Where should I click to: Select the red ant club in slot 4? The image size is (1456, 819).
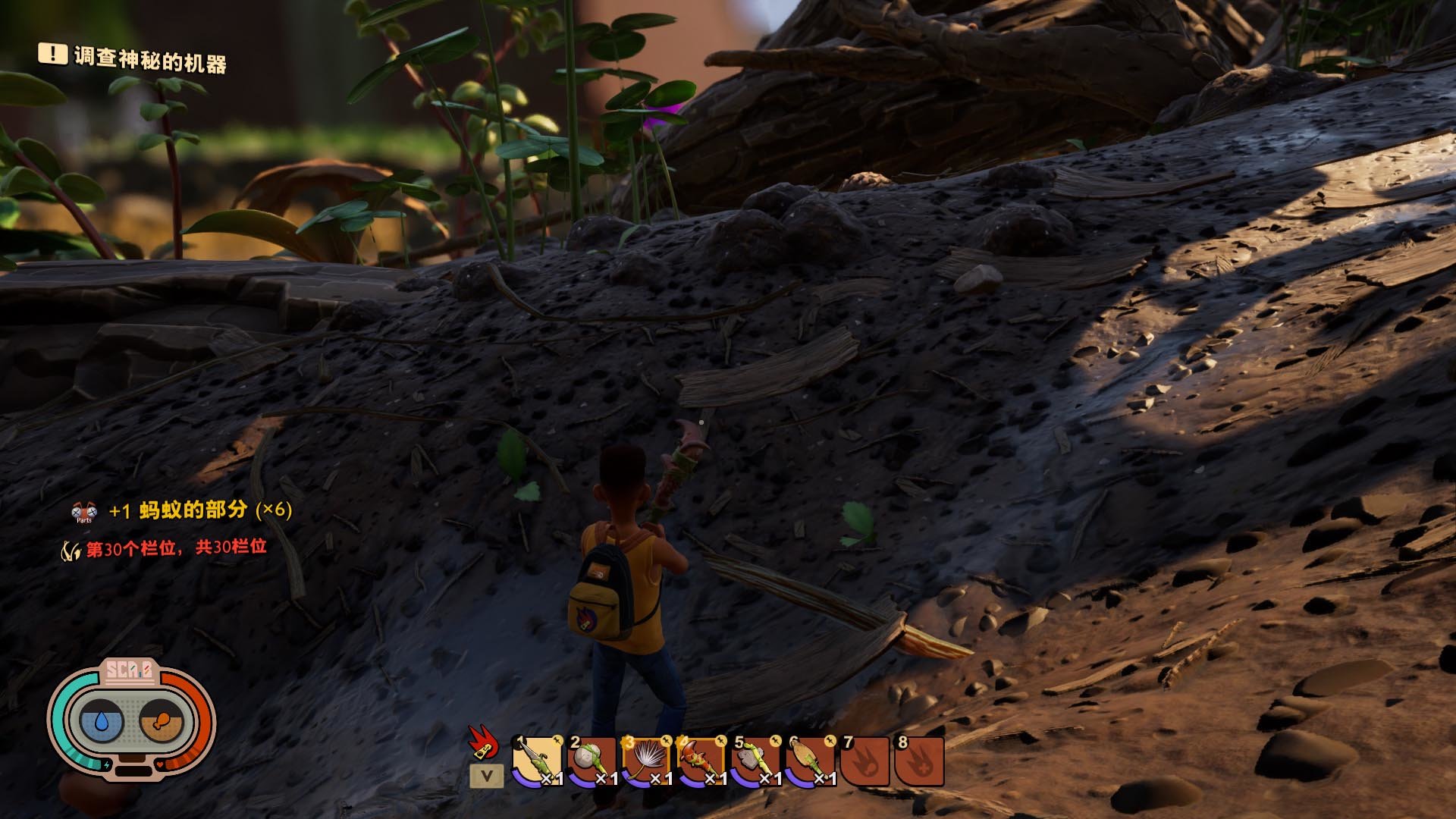click(x=701, y=761)
